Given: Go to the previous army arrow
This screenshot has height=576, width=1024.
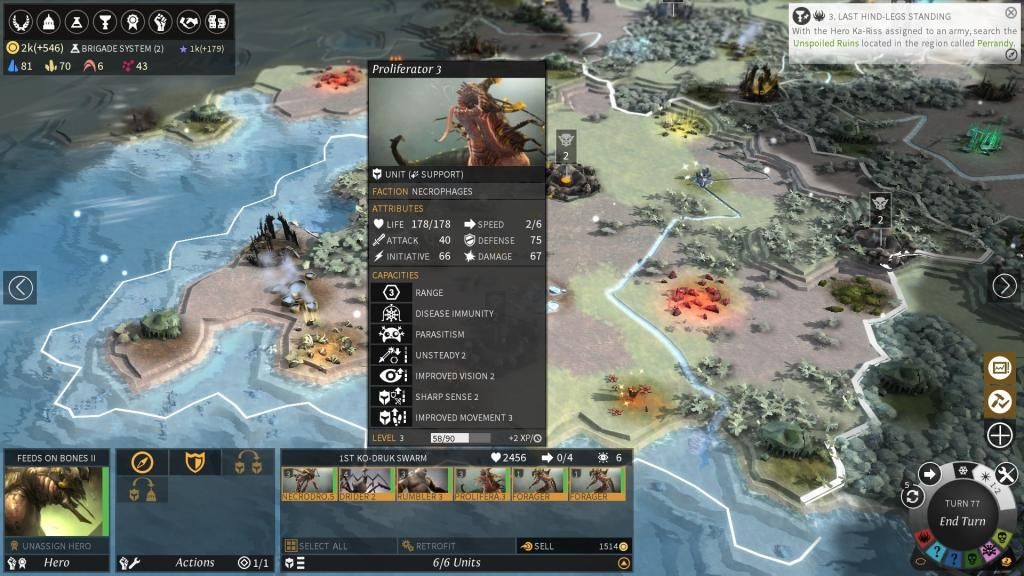Looking at the screenshot, I should [20, 288].
